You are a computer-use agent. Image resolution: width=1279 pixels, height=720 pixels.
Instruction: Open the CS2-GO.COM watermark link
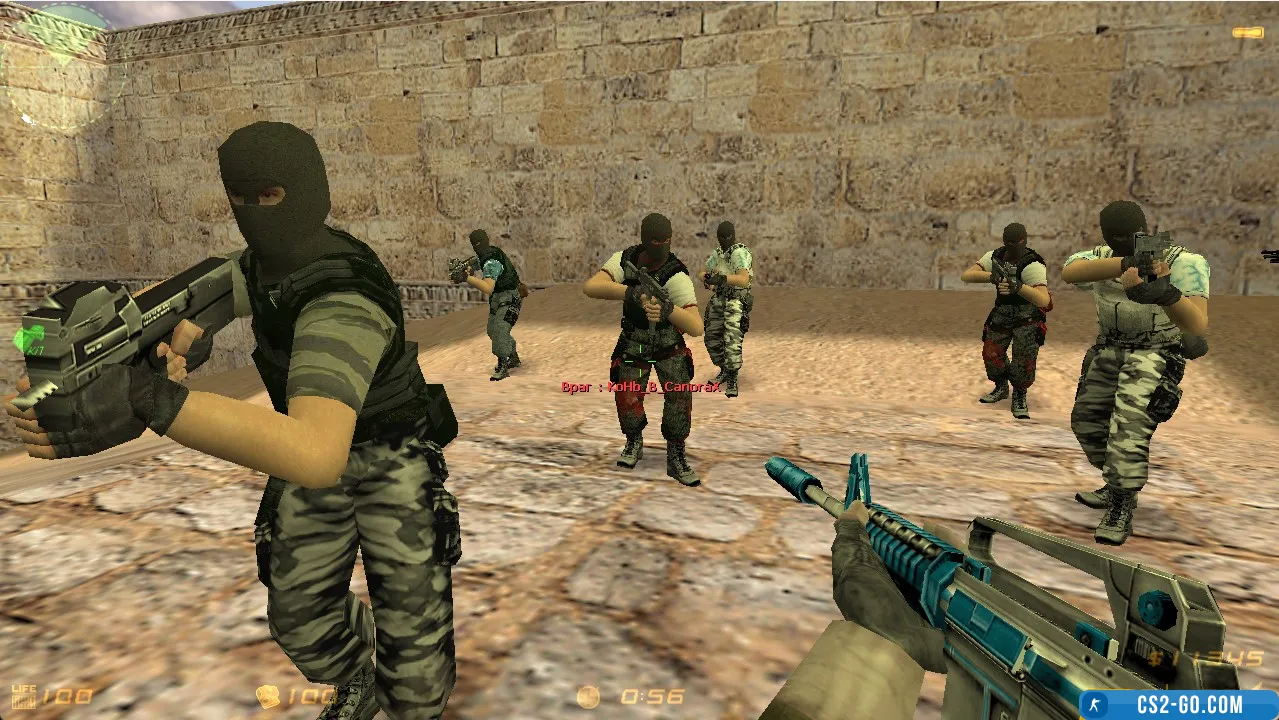tap(1180, 704)
